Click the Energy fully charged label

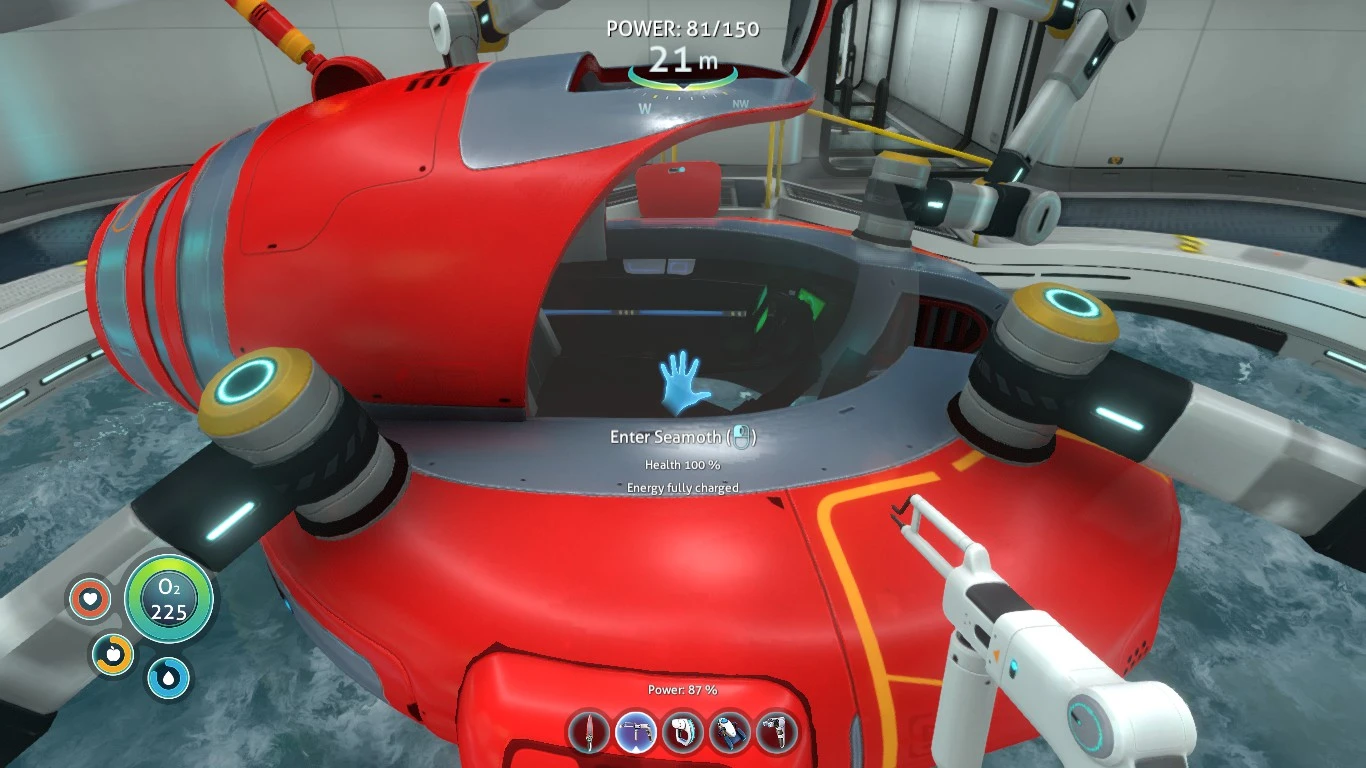click(x=684, y=488)
